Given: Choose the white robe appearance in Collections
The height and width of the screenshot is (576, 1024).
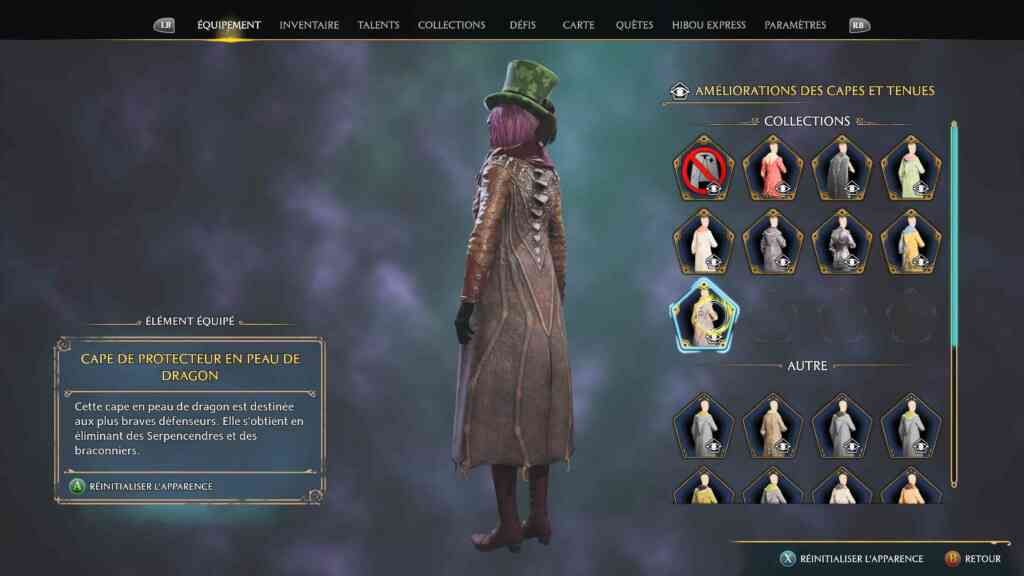Looking at the screenshot, I should tap(704, 241).
